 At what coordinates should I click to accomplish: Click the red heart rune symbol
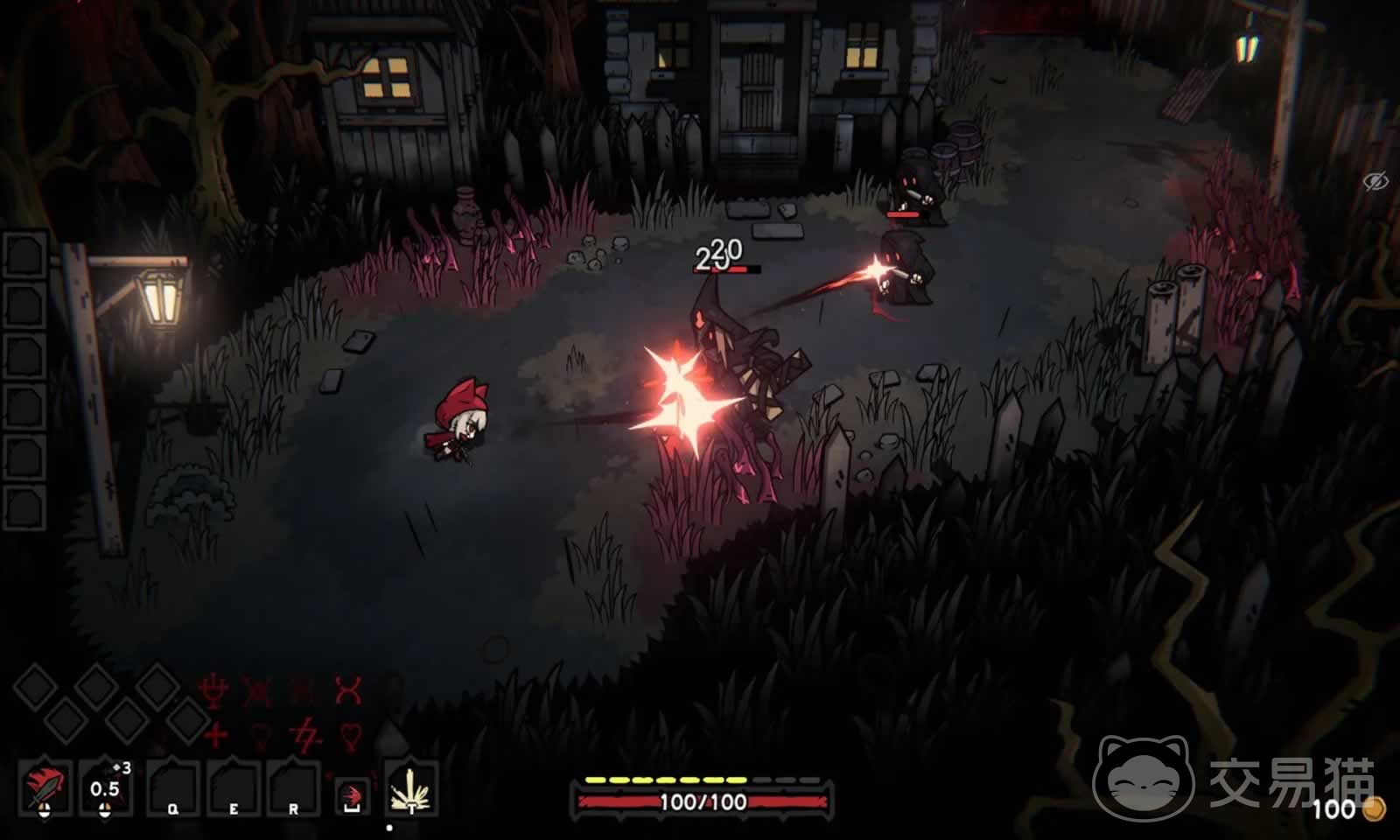tap(350, 735)
